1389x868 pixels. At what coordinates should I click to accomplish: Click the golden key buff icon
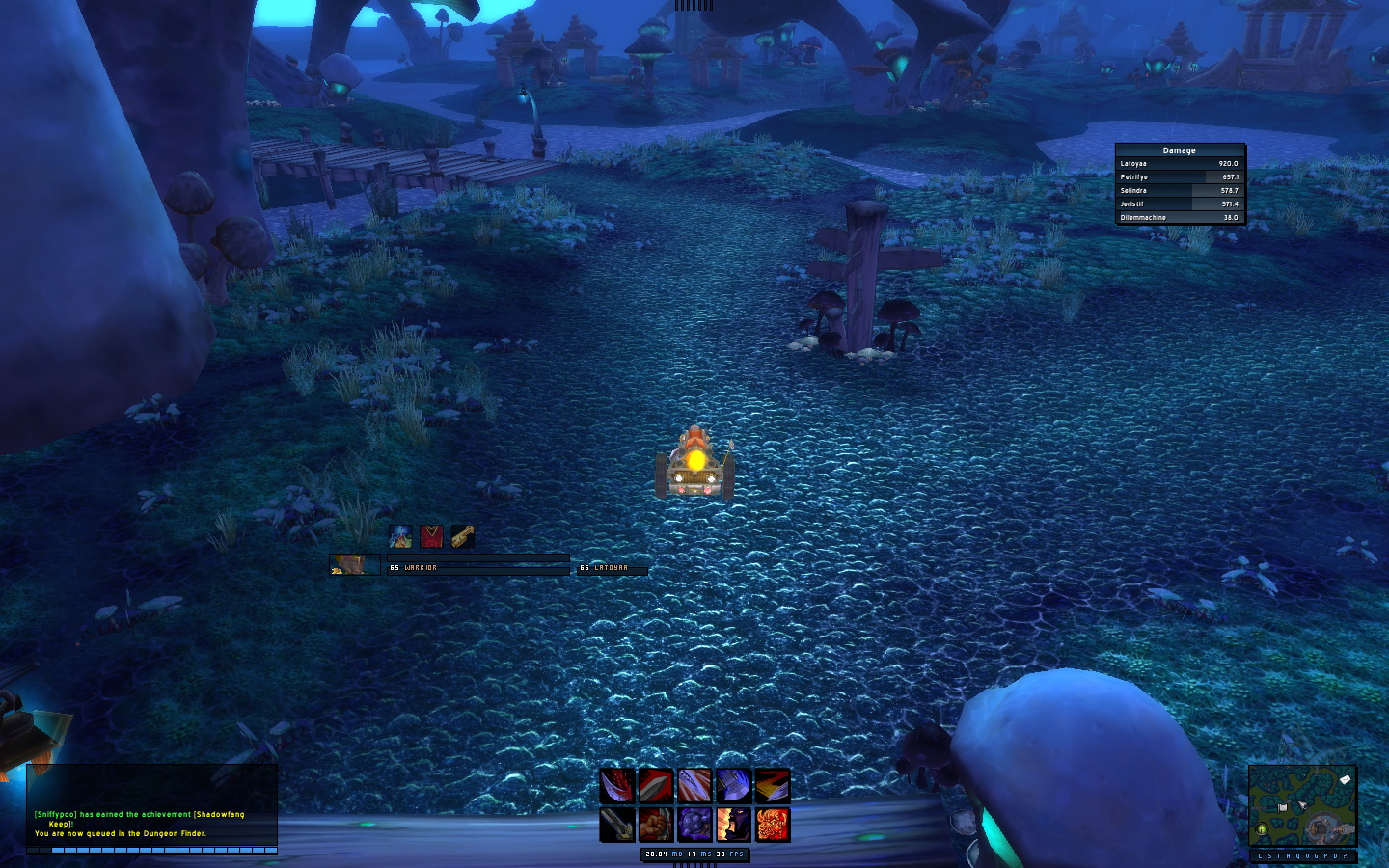pos(462,536)
